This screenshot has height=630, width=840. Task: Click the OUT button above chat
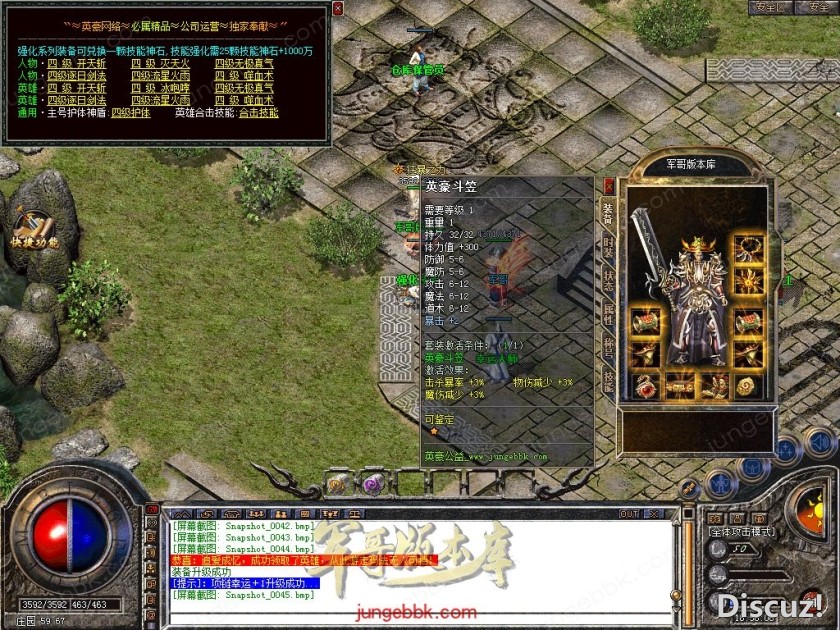[x=629, y=514]
